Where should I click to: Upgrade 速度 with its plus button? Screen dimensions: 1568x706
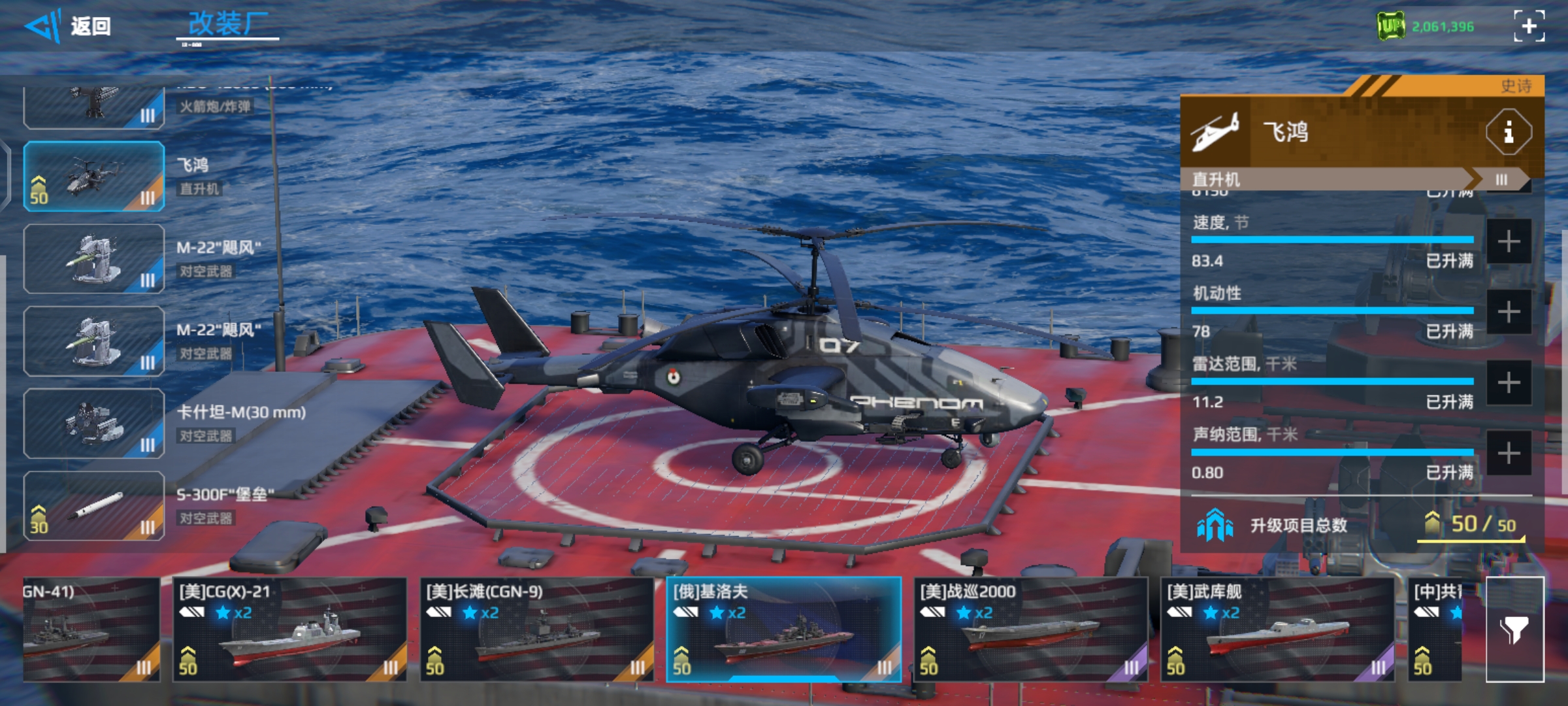pyautogui.click(x=1509, y=242)
